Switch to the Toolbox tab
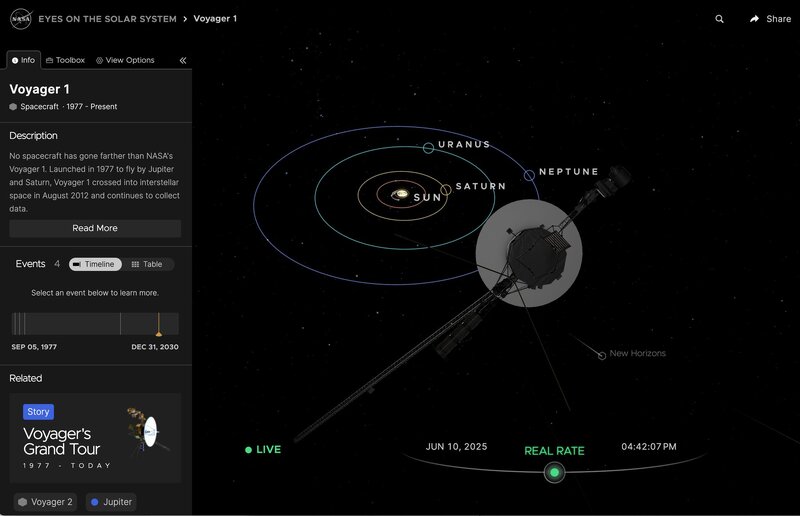This screenshot has width=800, height=516. 65,60
